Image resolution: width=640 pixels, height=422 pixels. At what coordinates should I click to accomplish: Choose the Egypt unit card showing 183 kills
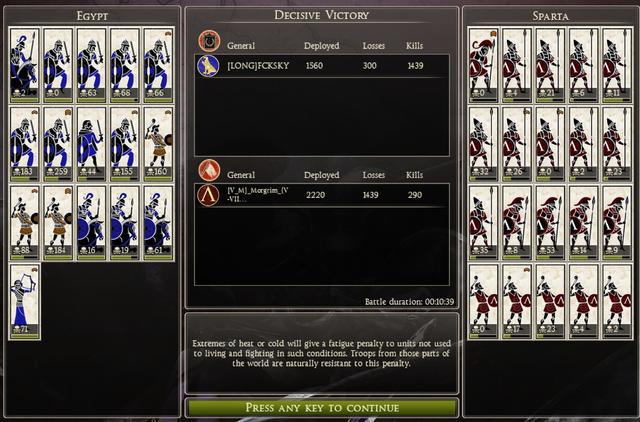coord(25,142)
